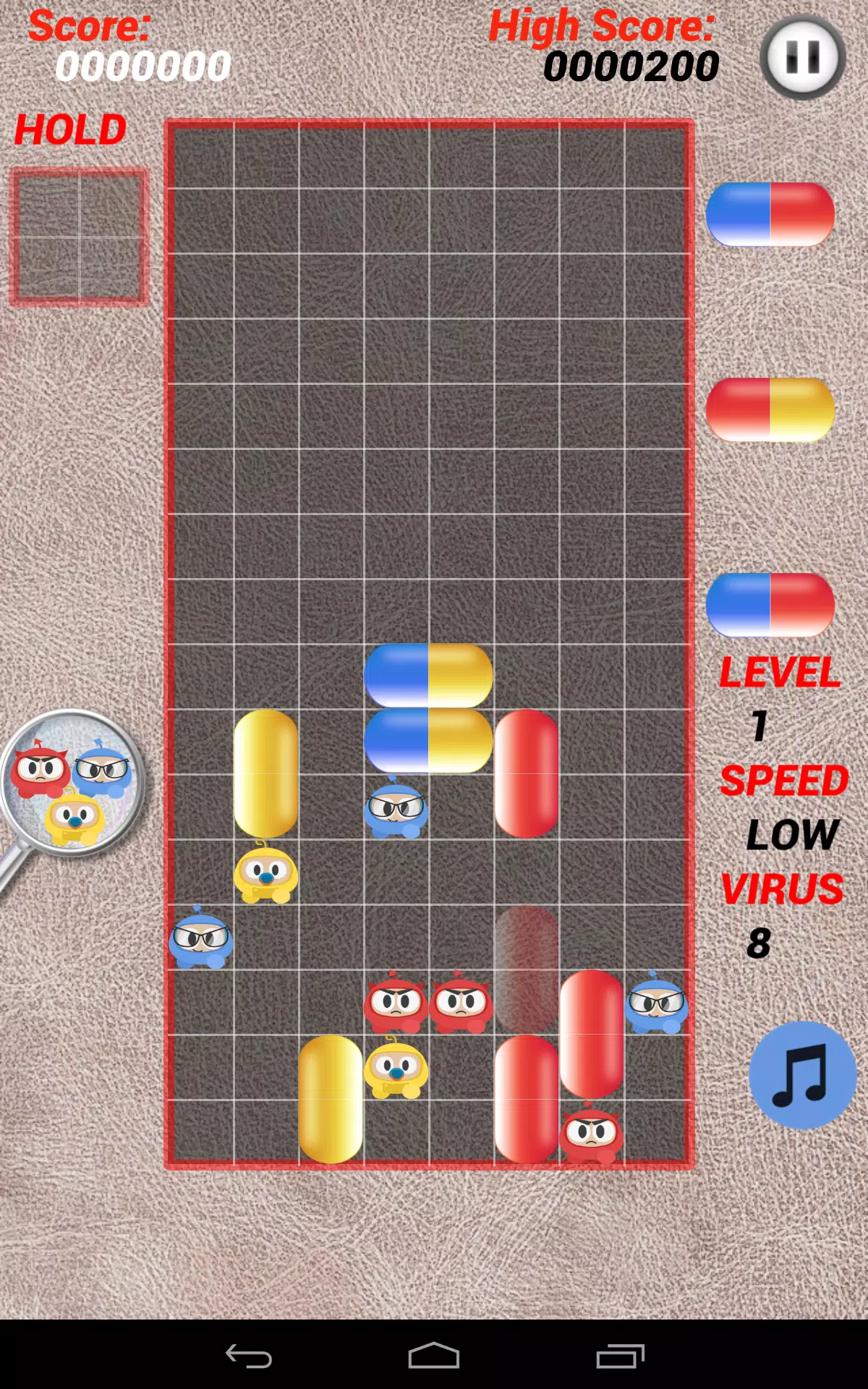Open Android home screen button

pyautogui.click(x=434, y=1356)
